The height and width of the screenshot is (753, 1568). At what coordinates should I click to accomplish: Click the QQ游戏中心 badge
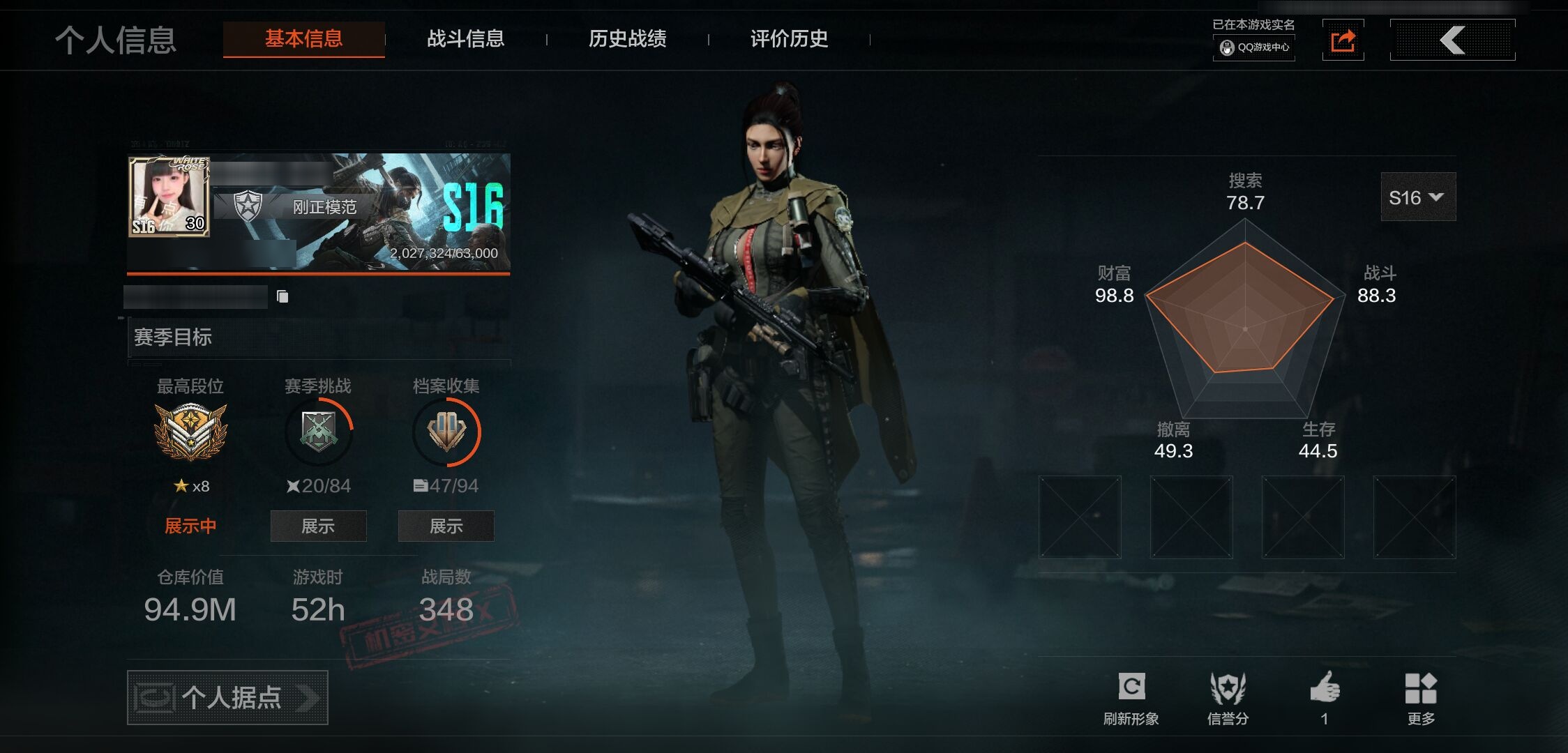pyautogui.click(x=1254, y=47)
